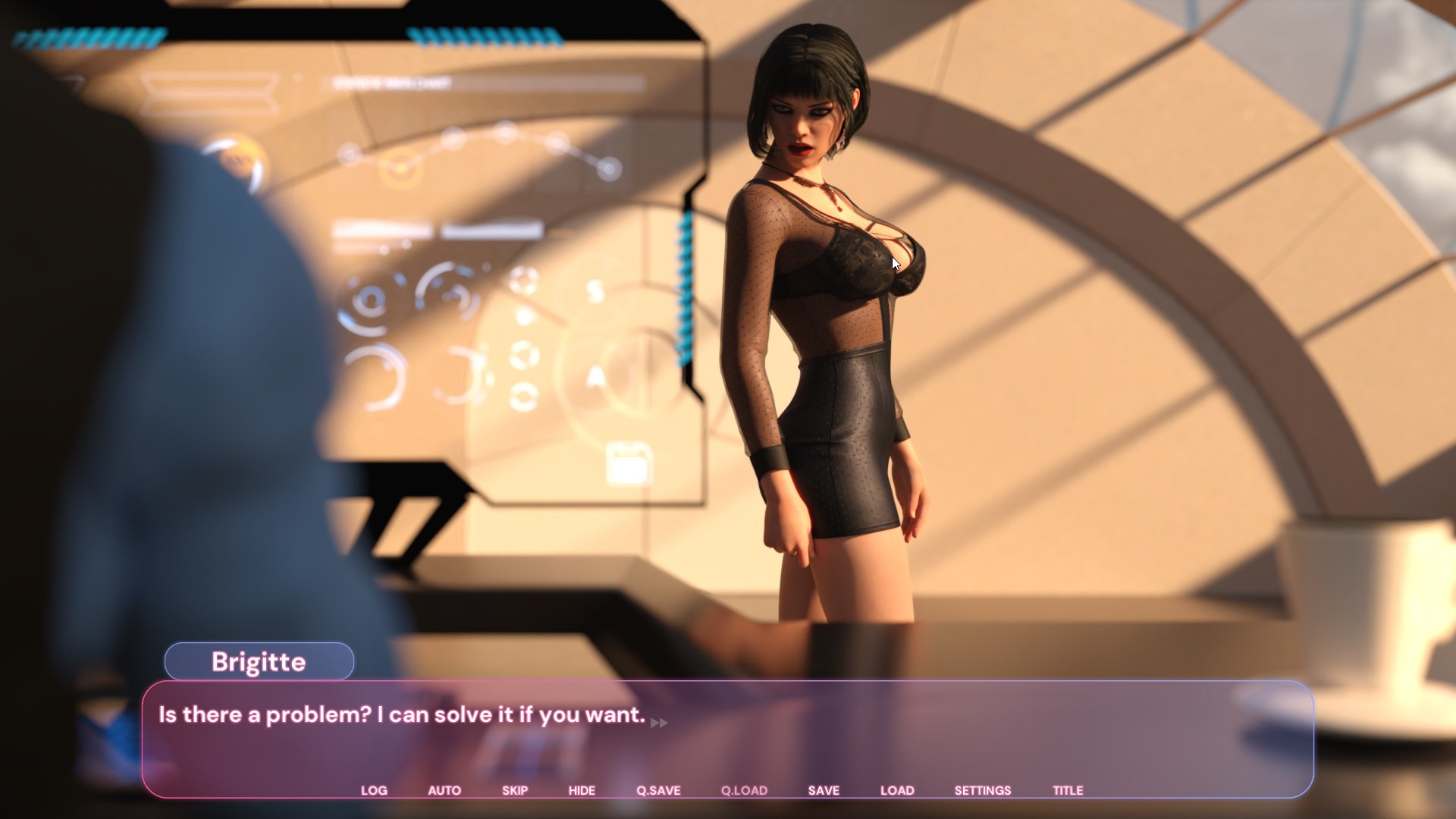Enable AUTO text advance mode
The image size is (1456, 819).
click(x=444, y=790)
